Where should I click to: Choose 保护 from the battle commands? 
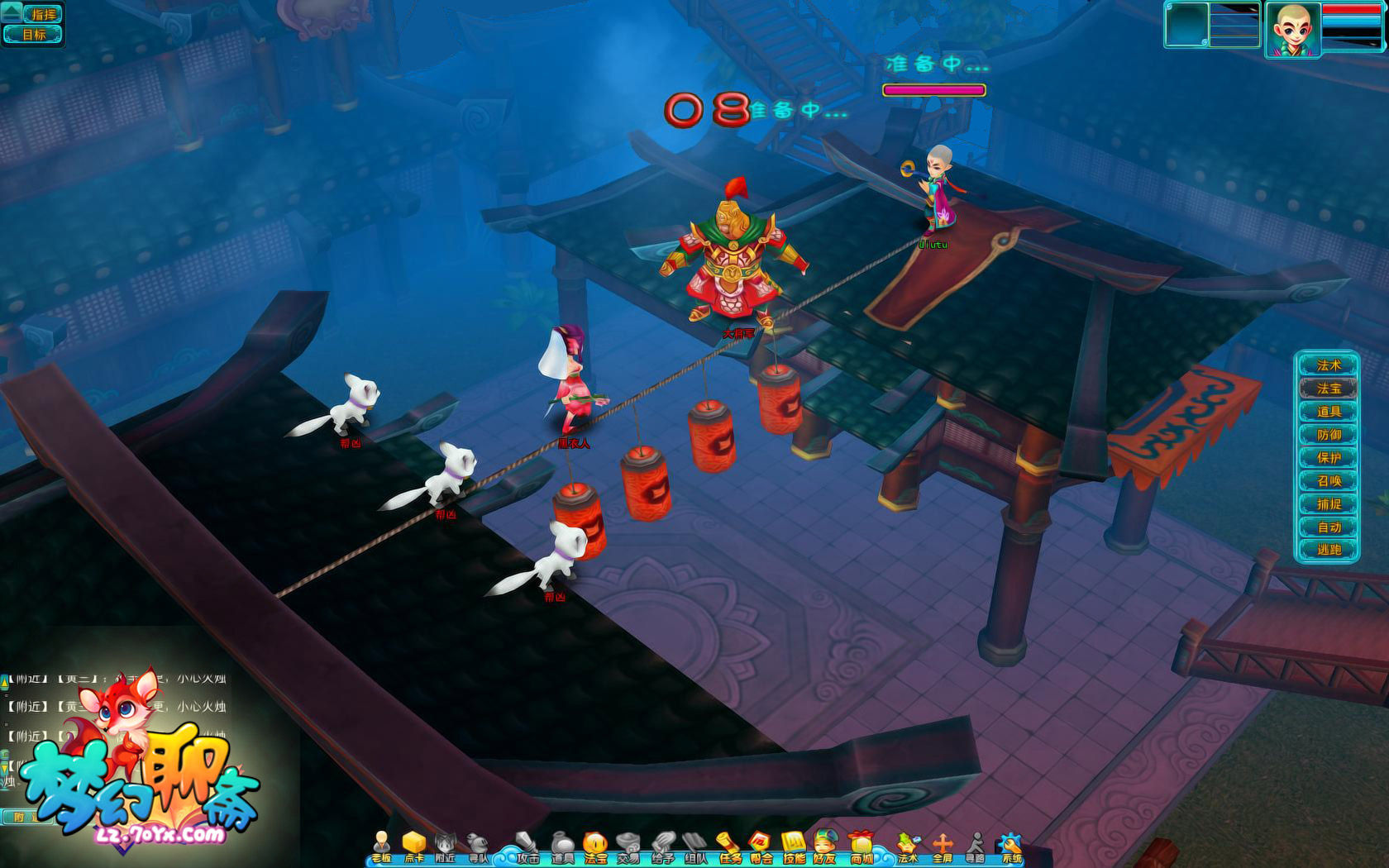(x=1328, y=458)
